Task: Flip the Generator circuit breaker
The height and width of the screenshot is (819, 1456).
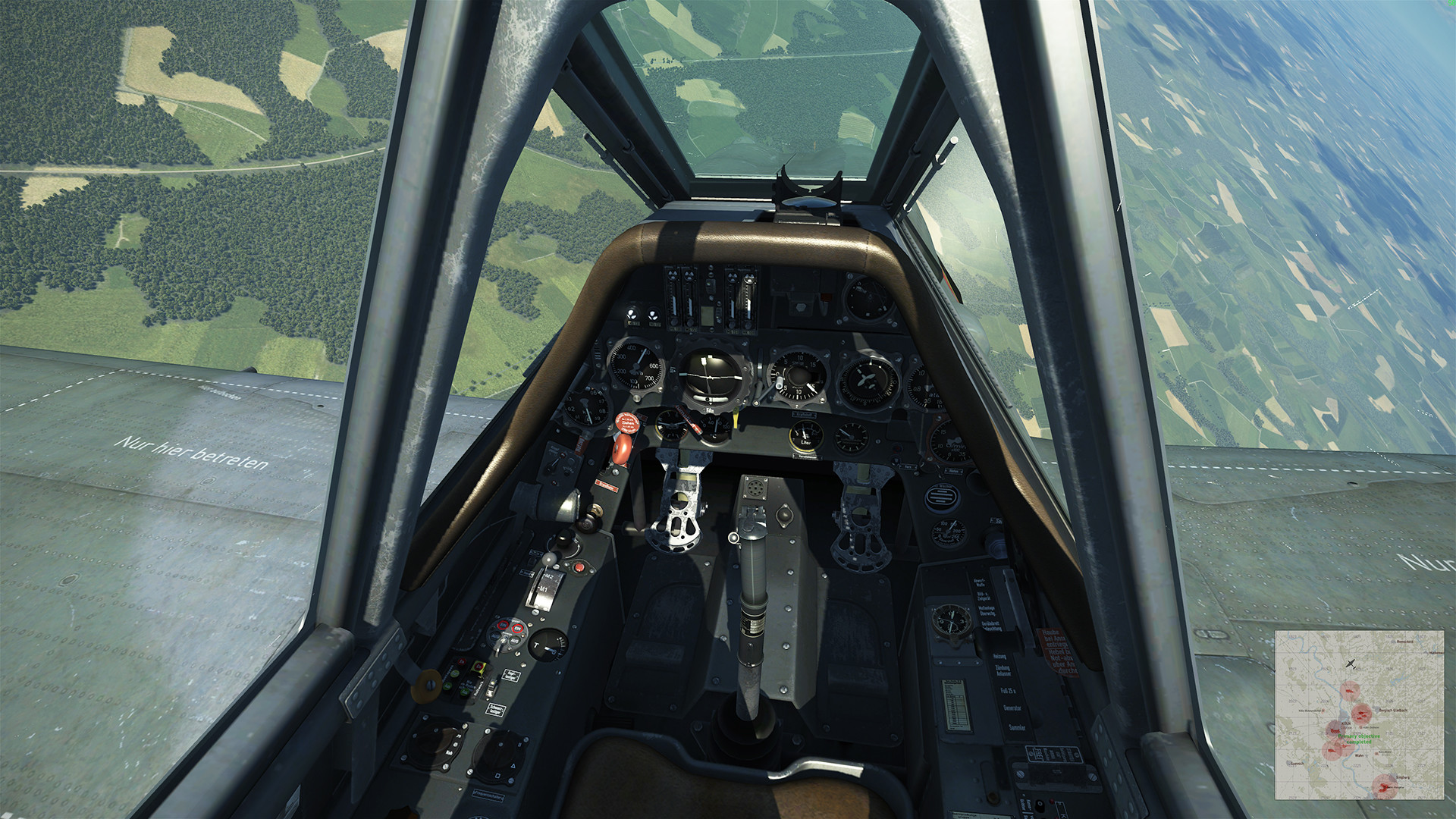Action: tap(1013, 708)
